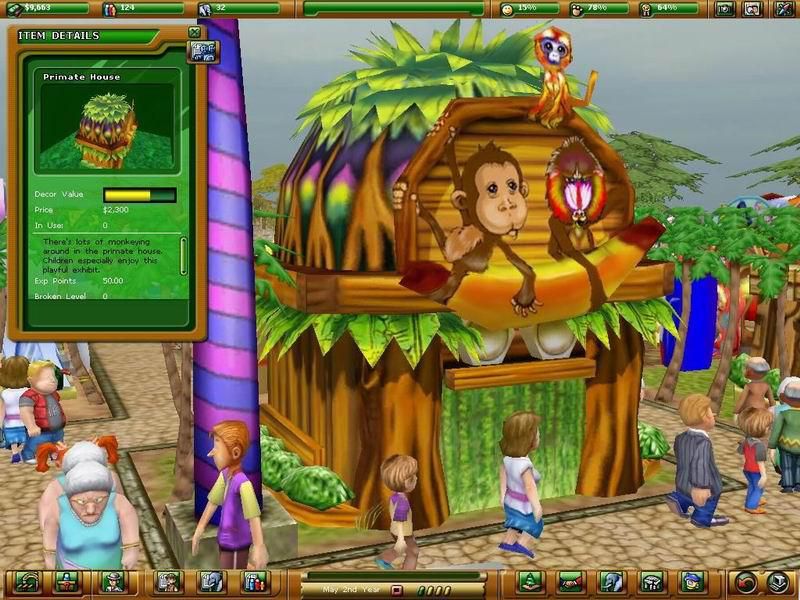The image size is (800, 600).
Task: Open the rightmost icon in the top bar
Action: 780,10
